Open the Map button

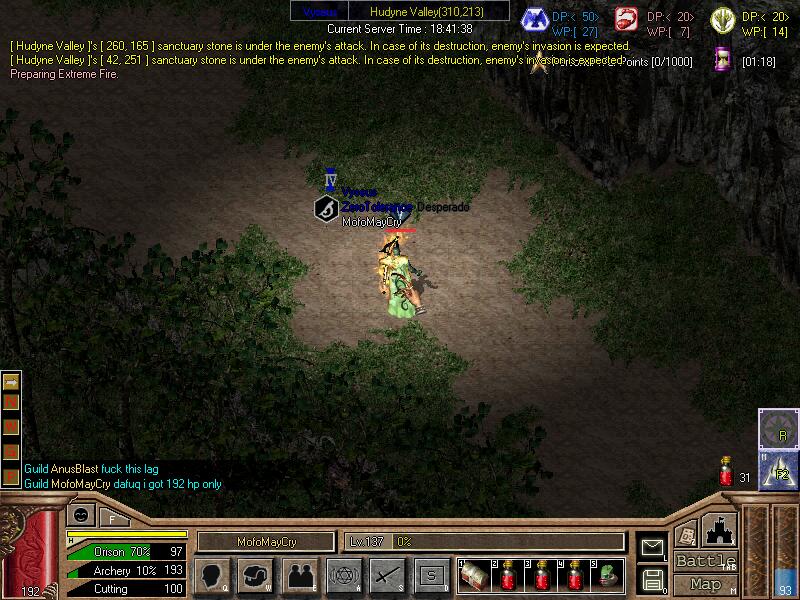tap(707, 584)
